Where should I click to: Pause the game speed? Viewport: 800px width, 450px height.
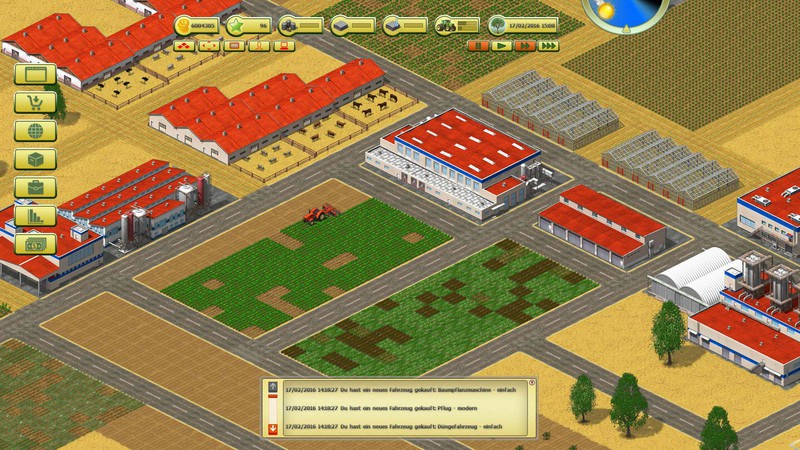477,45
